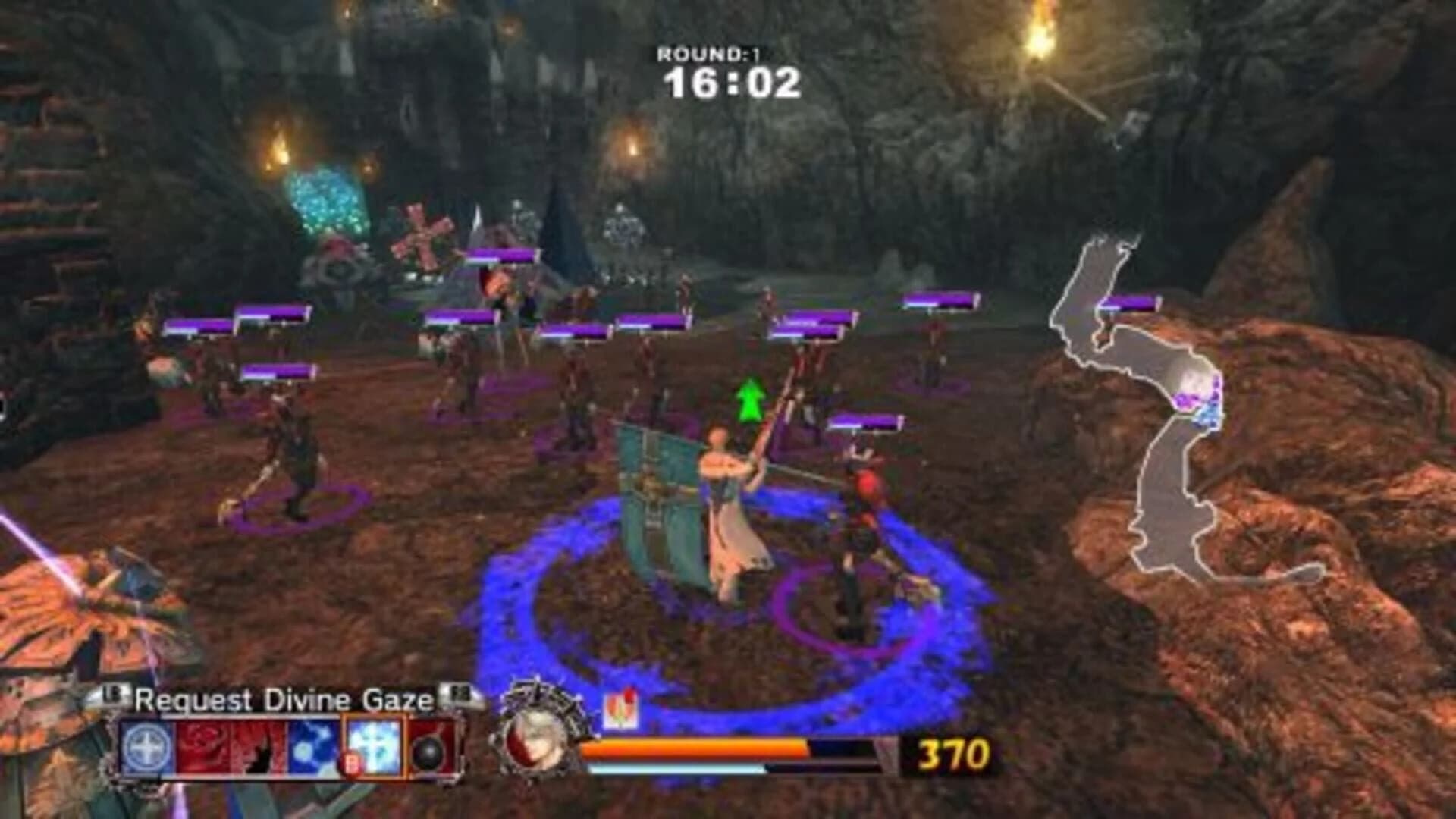Select the red sword ability icon
1456x819 pixels.
[258, 746]
